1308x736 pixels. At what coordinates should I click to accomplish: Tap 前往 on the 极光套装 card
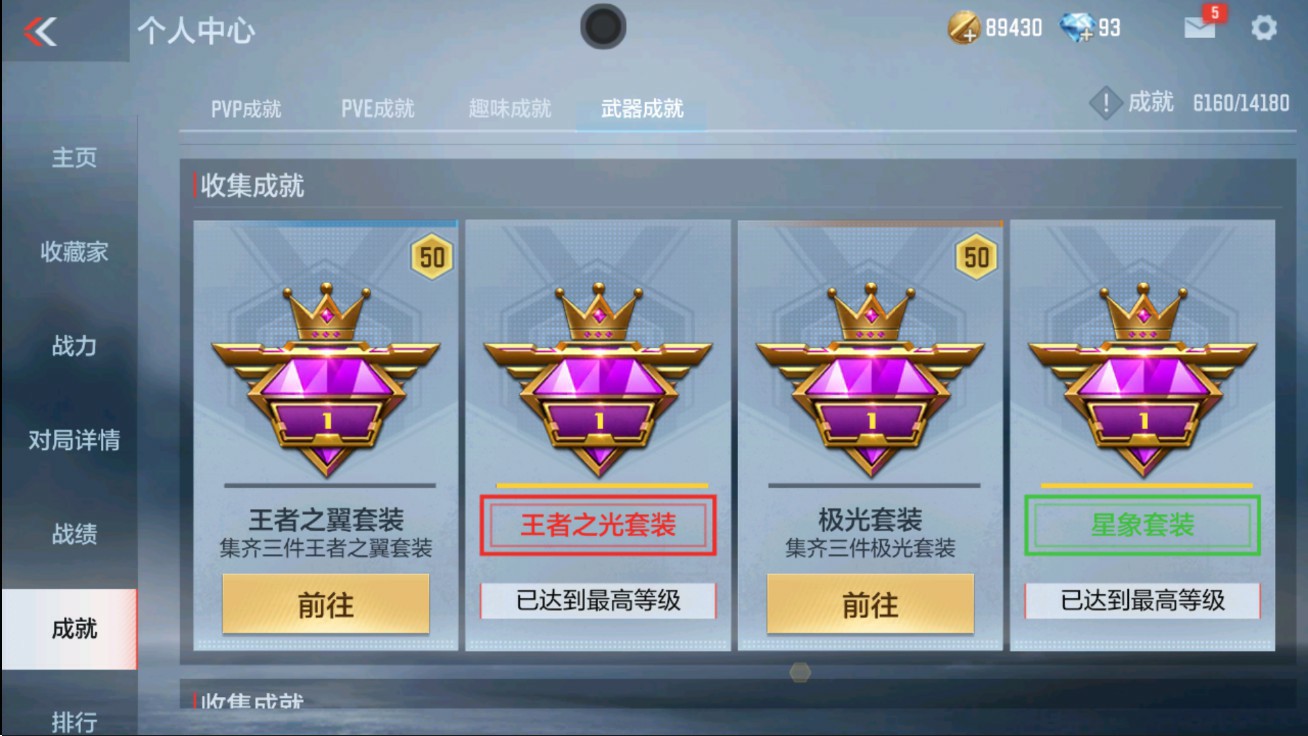pos(874,602)
